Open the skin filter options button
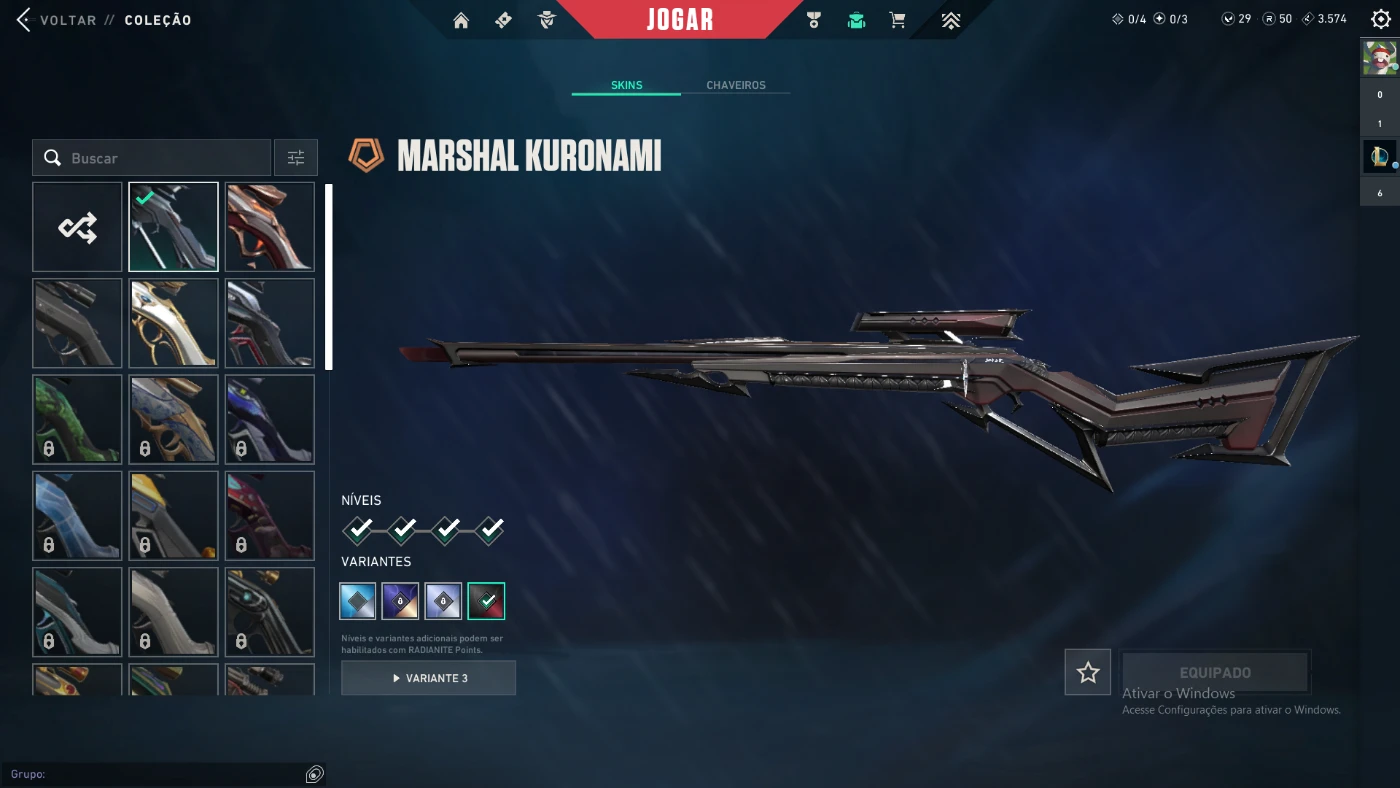Screen dimensions: 1400x788 click(x=296, y=158)
